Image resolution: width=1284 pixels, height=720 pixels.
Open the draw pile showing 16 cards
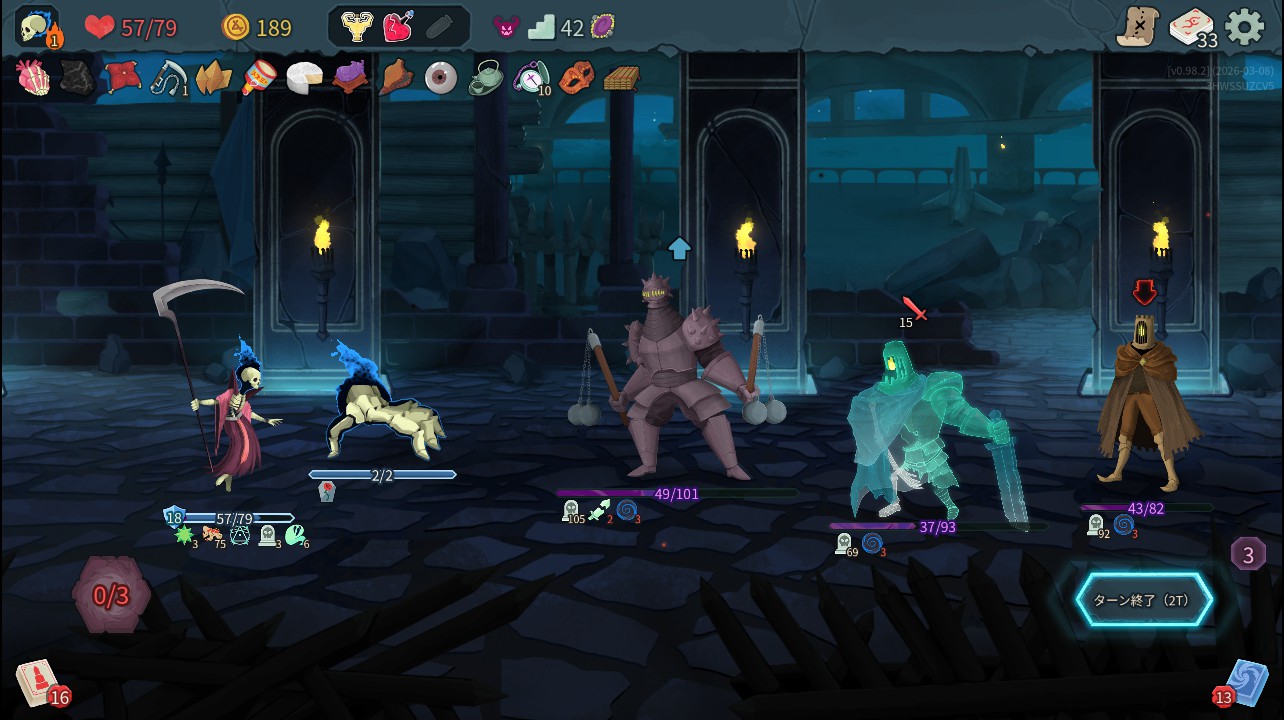(x=38, y=684)
